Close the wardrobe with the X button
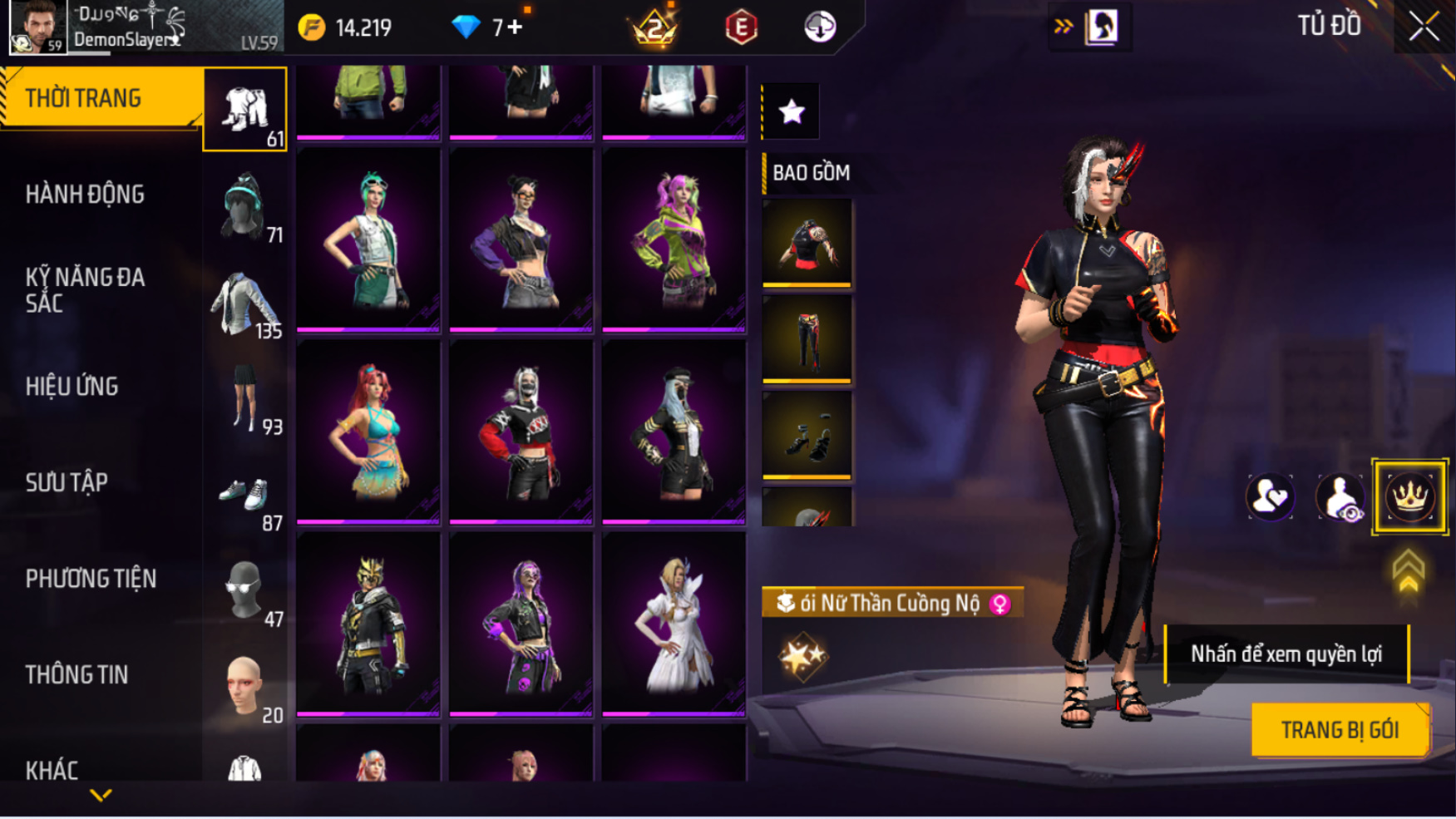This screenshot has height=819, width=1456. point(1424,27)
